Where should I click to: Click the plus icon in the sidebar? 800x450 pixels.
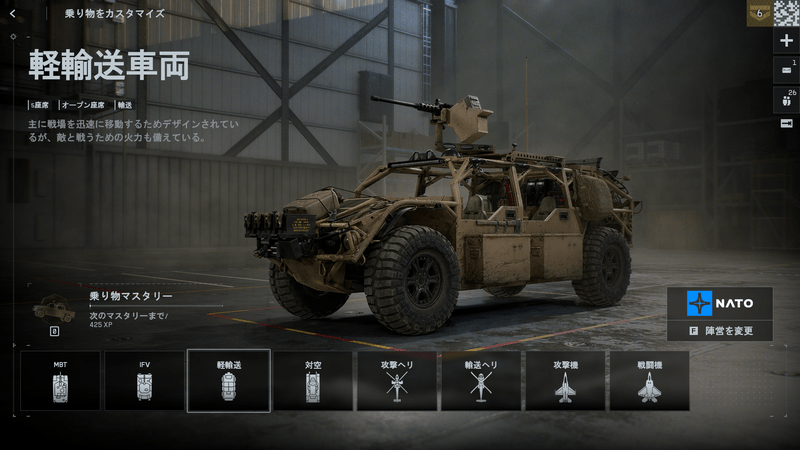786,41
